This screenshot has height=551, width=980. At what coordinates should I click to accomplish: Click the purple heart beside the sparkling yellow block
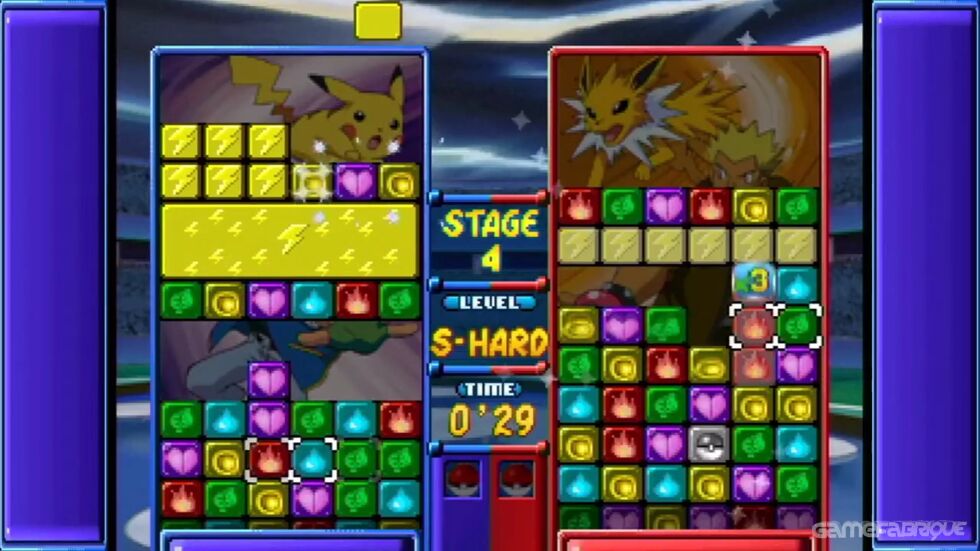(355, 181)
